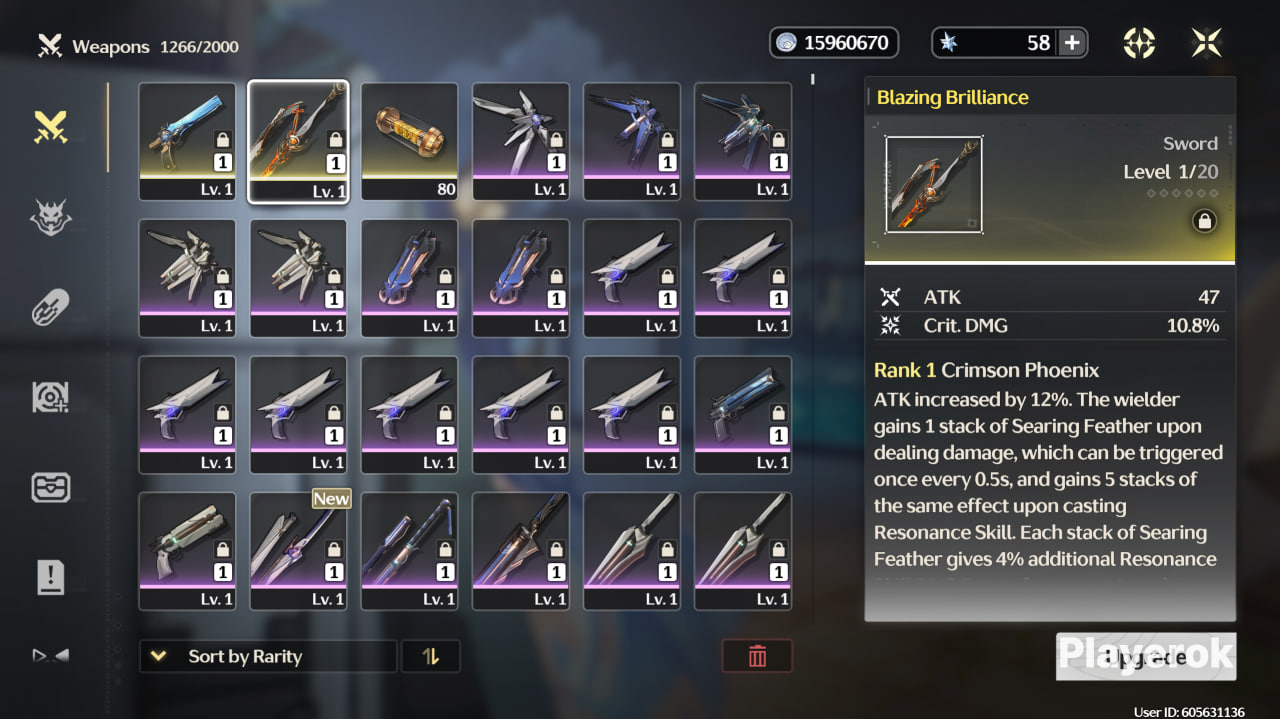Select the blue-black pistol weapon slot
Image resolution: width=1280 pixels, height=719 pixels.
click(743, 413)
